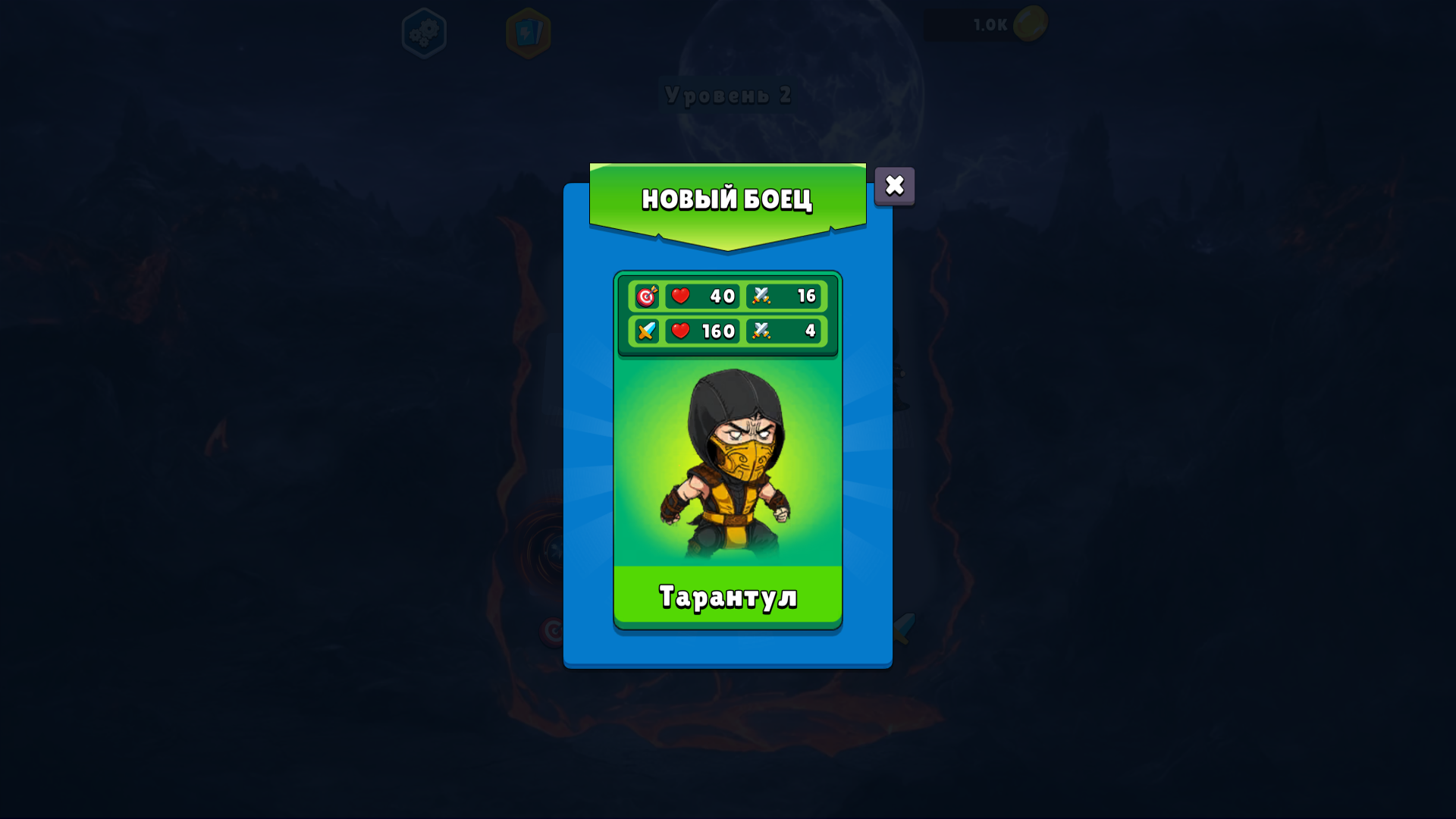This screenshot has width=1456, height=819.
Task: Select the archer target icon in stats row
Action: (645, 297)
